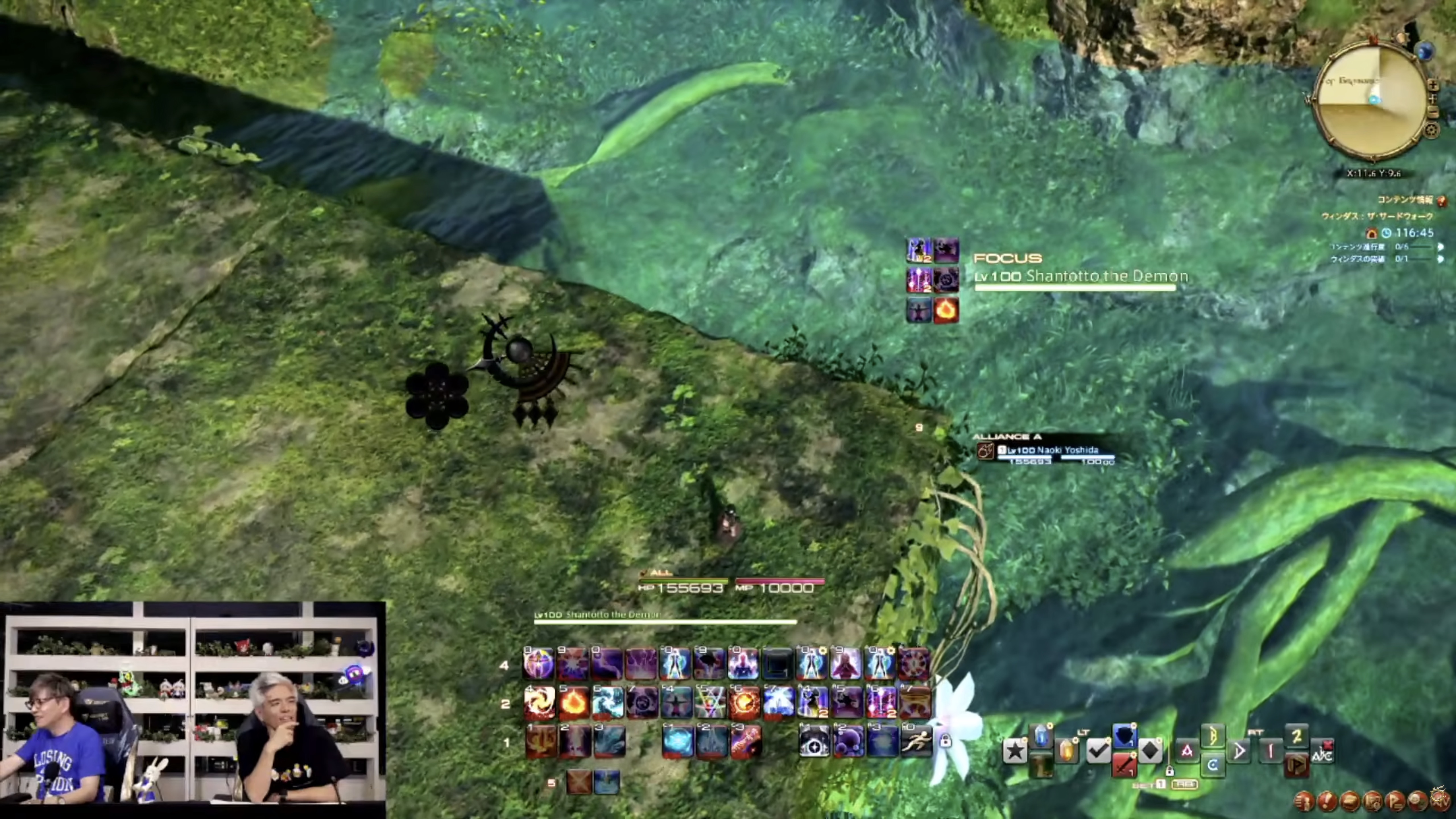Image resolution: width=1456 pixels, height=819 pixels.
Task: Open the content info question mark
Action: click(1442, 201)
